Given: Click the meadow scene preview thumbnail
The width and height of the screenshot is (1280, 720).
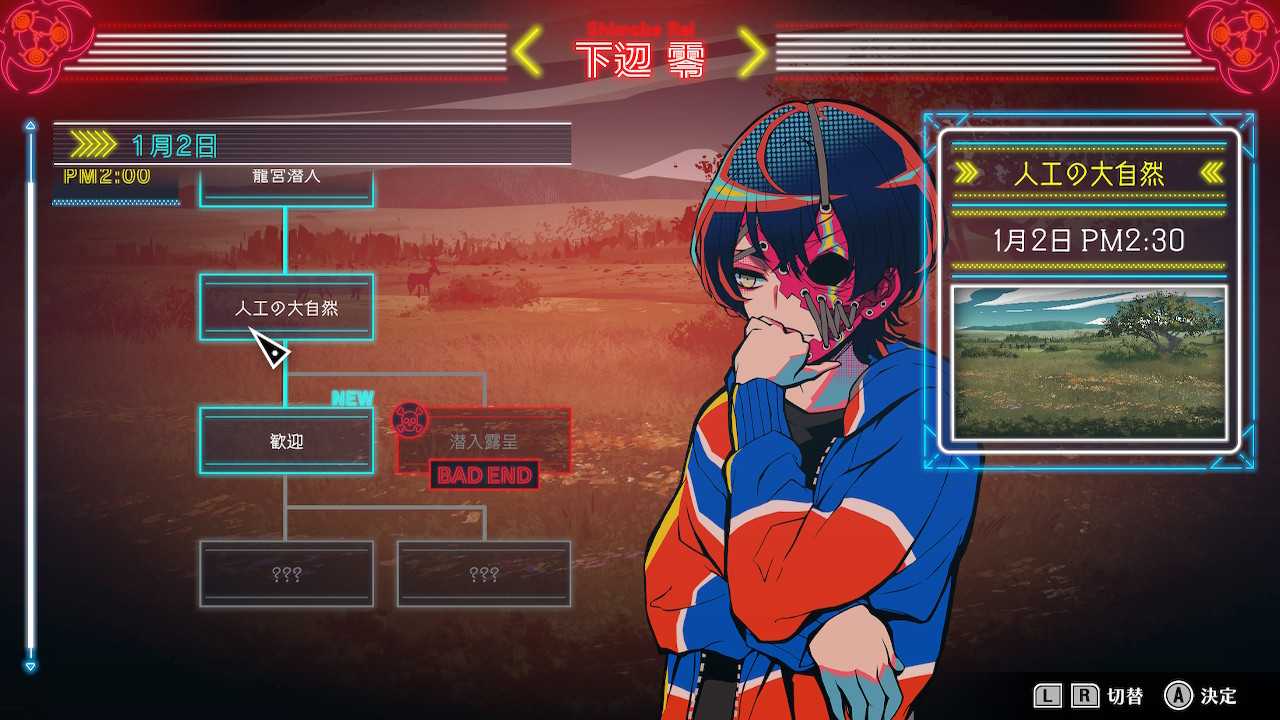Looking at the screenshot, I should [x=1088, y=364].
